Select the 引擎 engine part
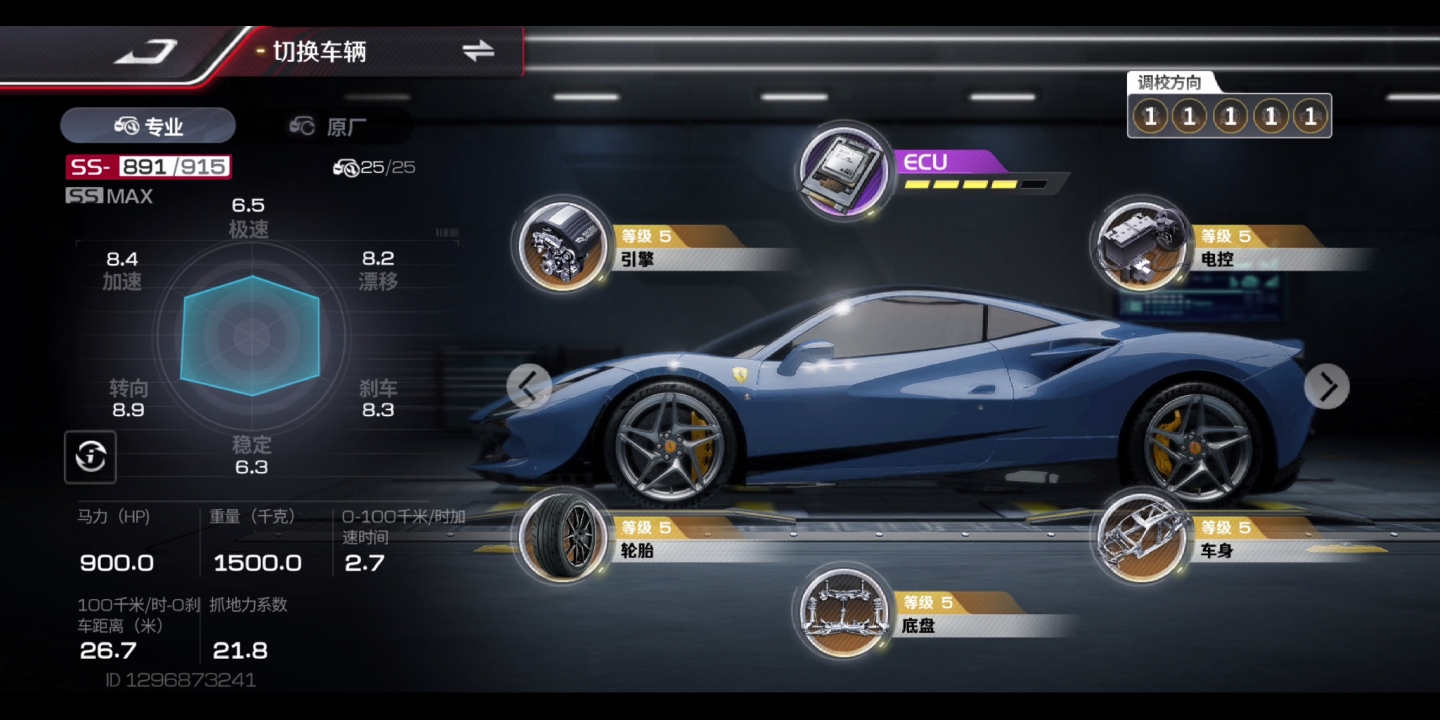1440x720 pixels. (x=562, y=246)
